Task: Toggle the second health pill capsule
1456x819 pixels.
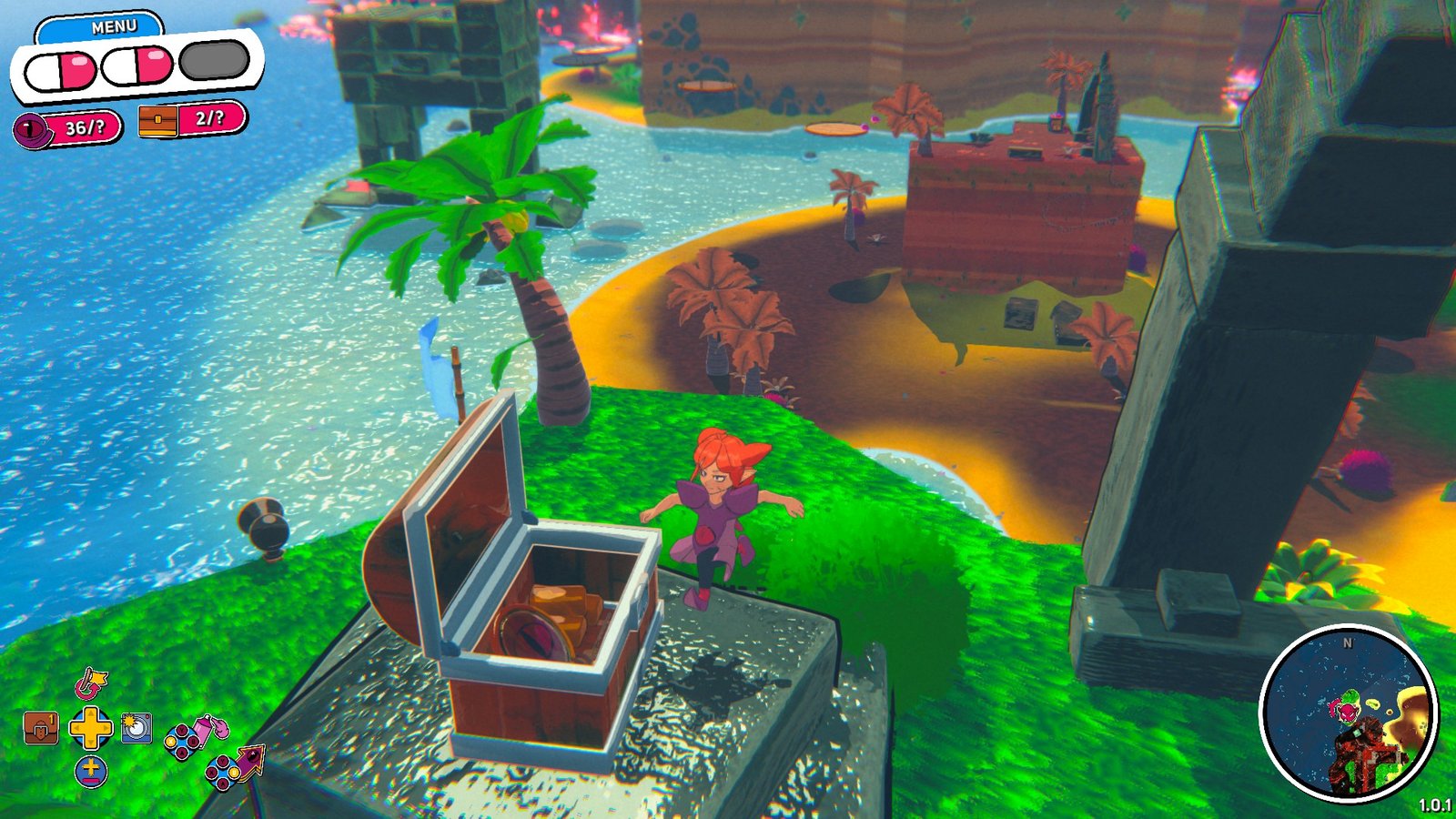Action: (136, 64)
